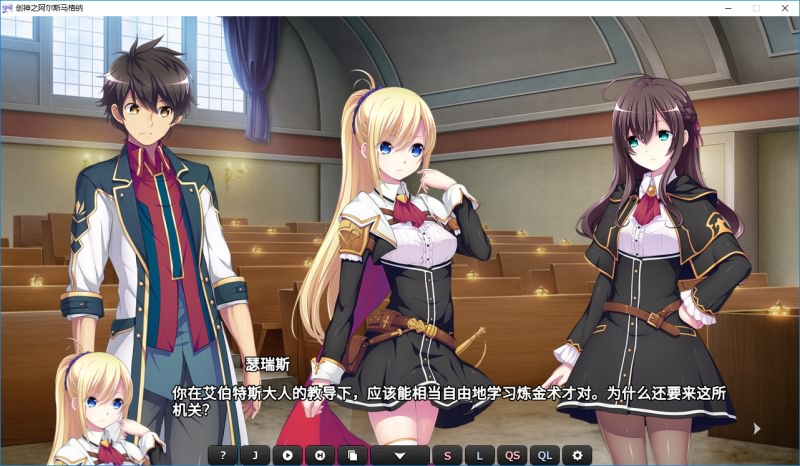Screen dimensions: 800x466
Task: Open settings with the gear icon
Action: pyautogui.click(x=576, y=455)
